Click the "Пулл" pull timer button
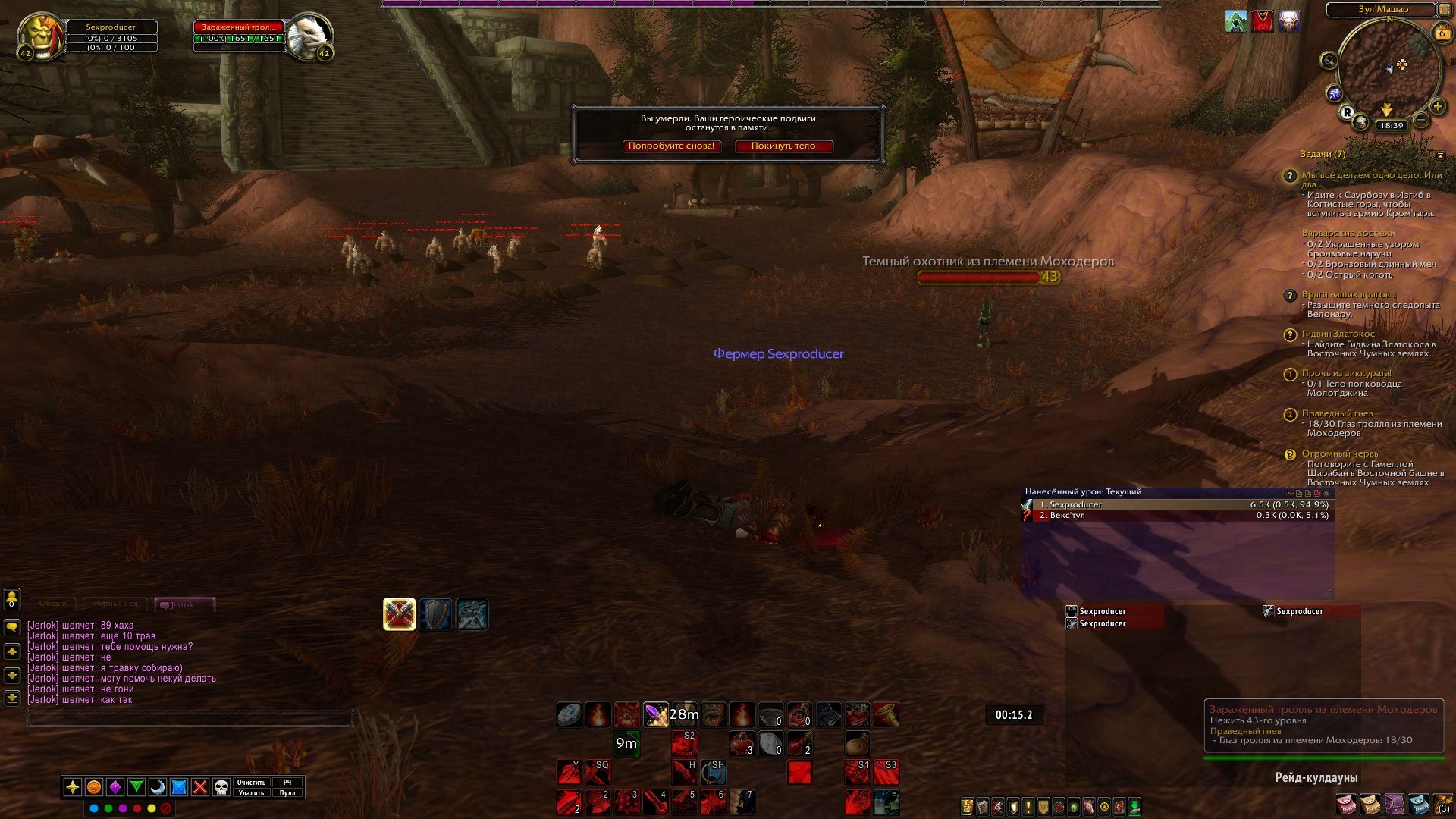 287,793
